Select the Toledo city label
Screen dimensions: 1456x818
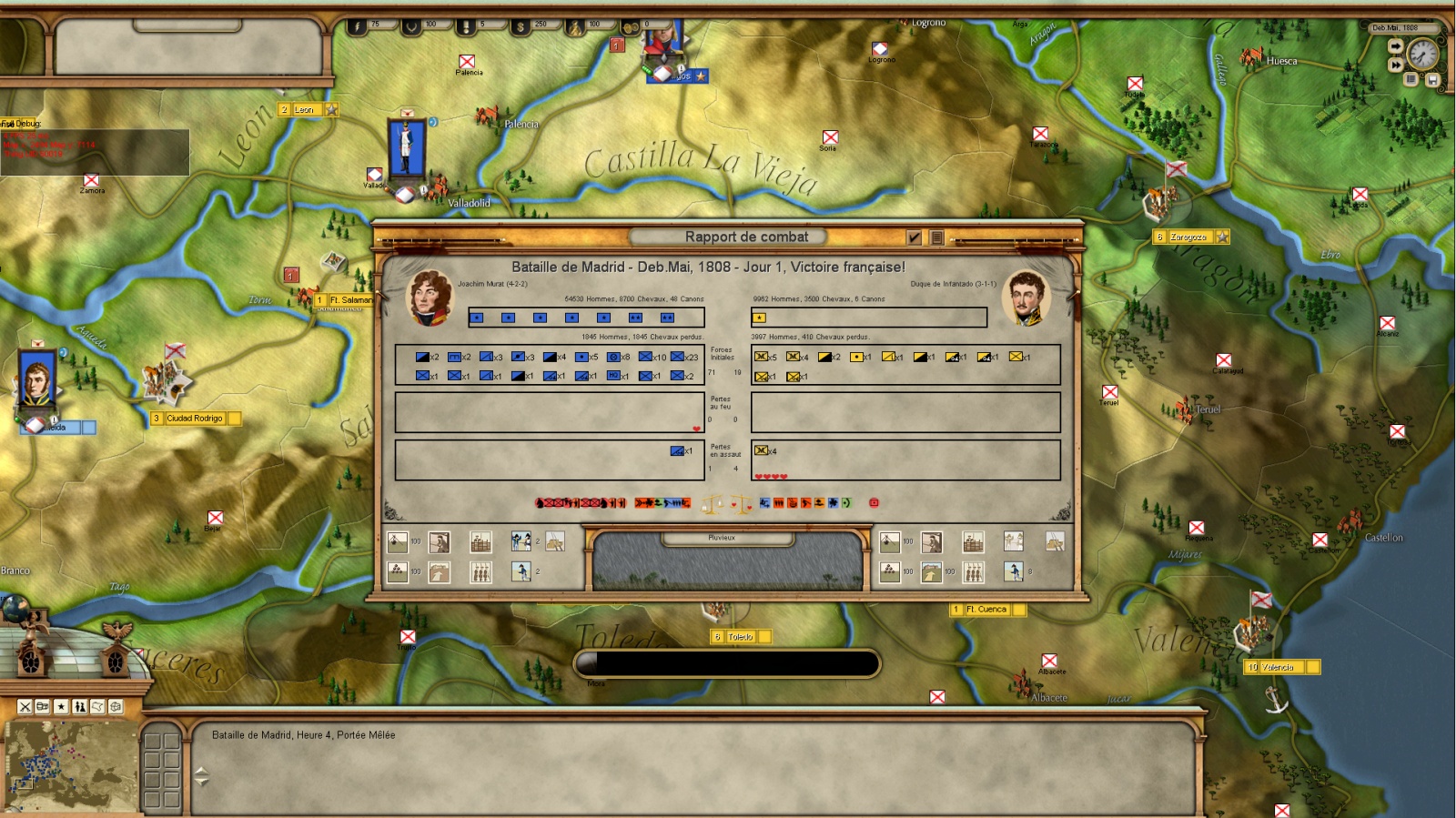(x=740, y=637)
